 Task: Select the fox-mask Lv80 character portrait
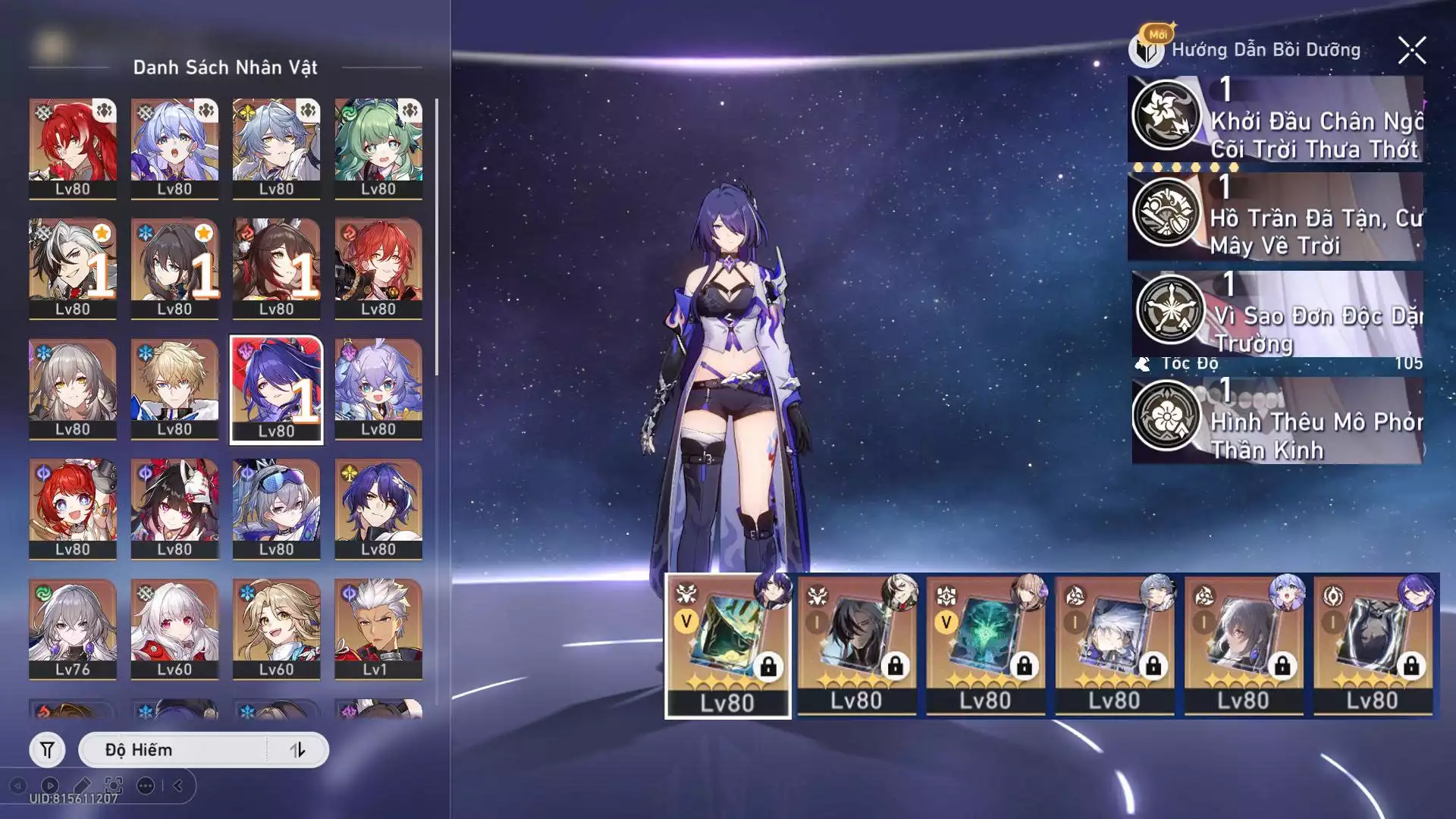174,509
